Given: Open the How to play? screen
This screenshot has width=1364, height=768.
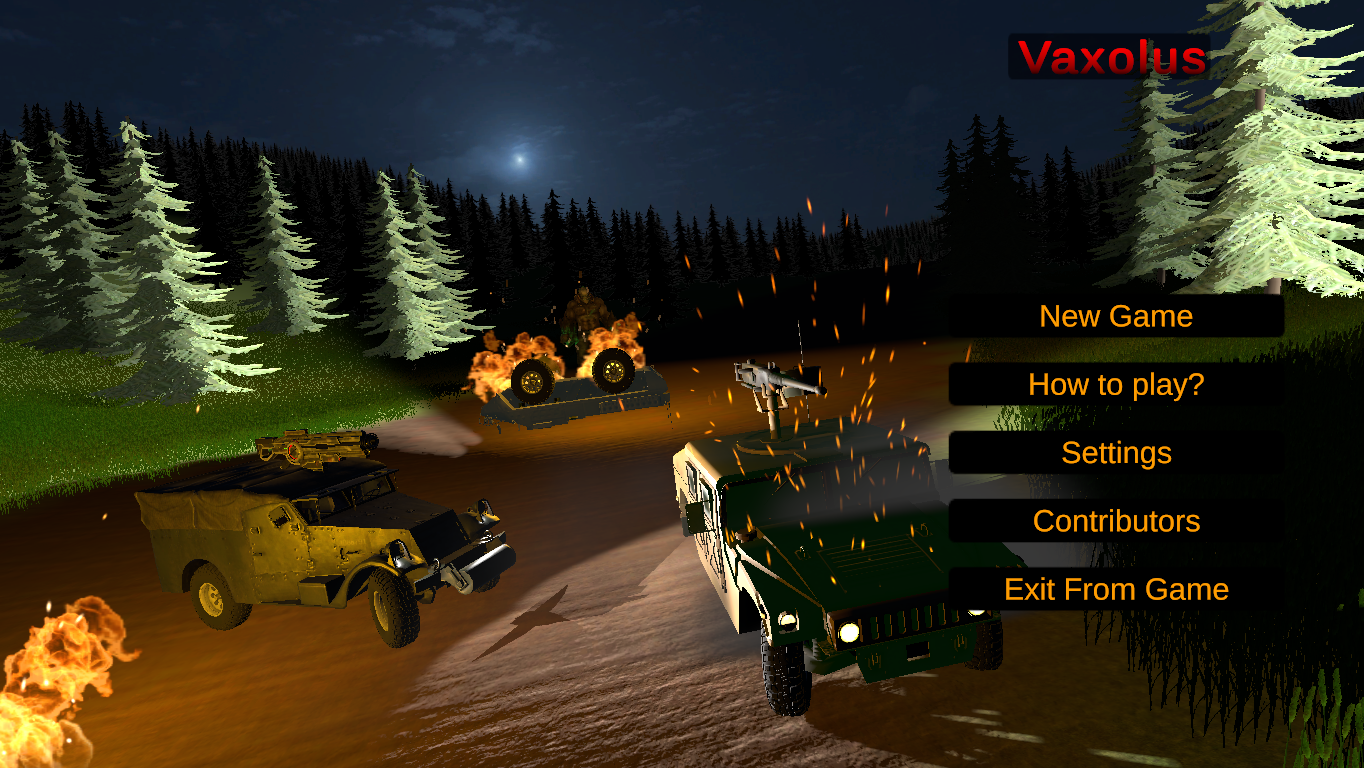Looking at the screenshot, I should tap(1116, 384).
